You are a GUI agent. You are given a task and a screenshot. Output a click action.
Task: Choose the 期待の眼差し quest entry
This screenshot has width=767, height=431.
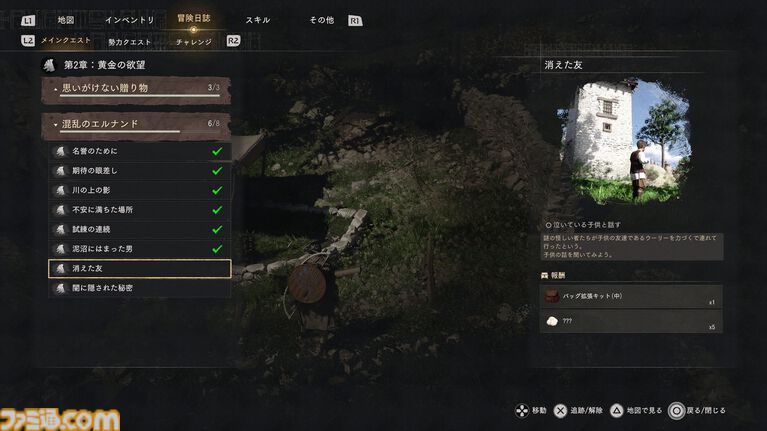[x=140, y=171]
